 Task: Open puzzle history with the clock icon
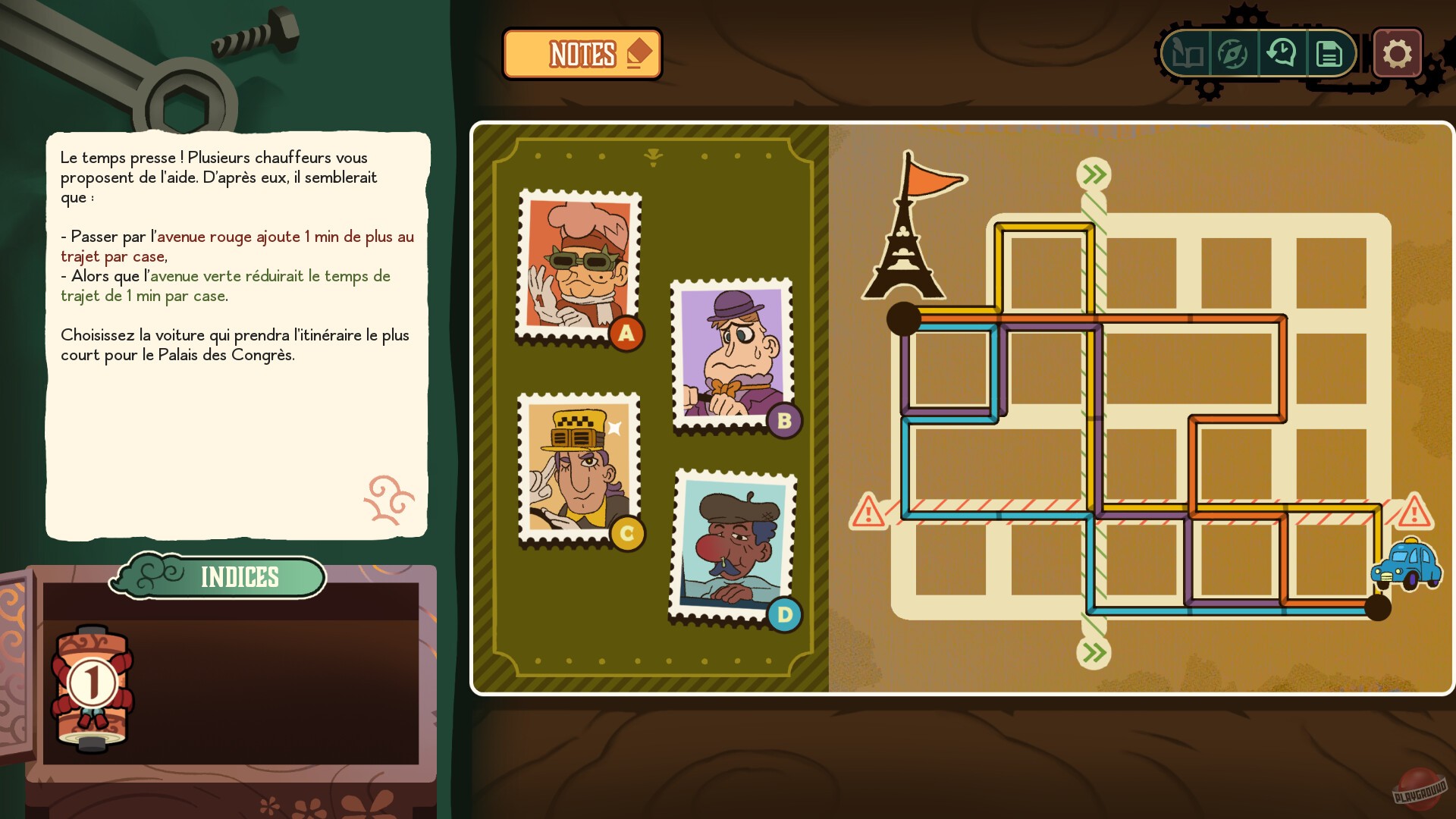click(x=1282, y=53)
